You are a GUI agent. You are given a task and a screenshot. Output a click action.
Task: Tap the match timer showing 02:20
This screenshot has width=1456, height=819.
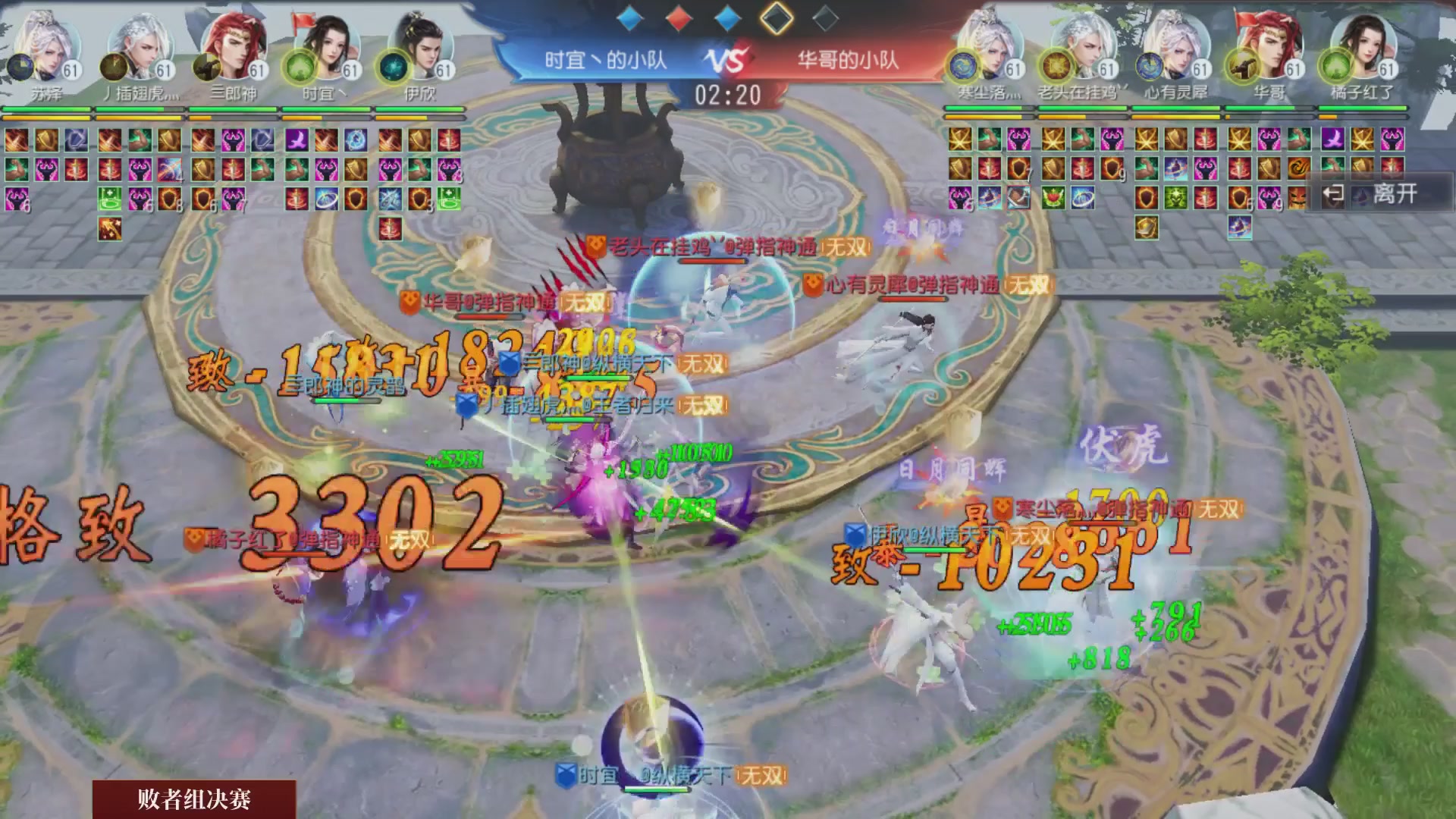pyautogui.click(x=729, y=93)
